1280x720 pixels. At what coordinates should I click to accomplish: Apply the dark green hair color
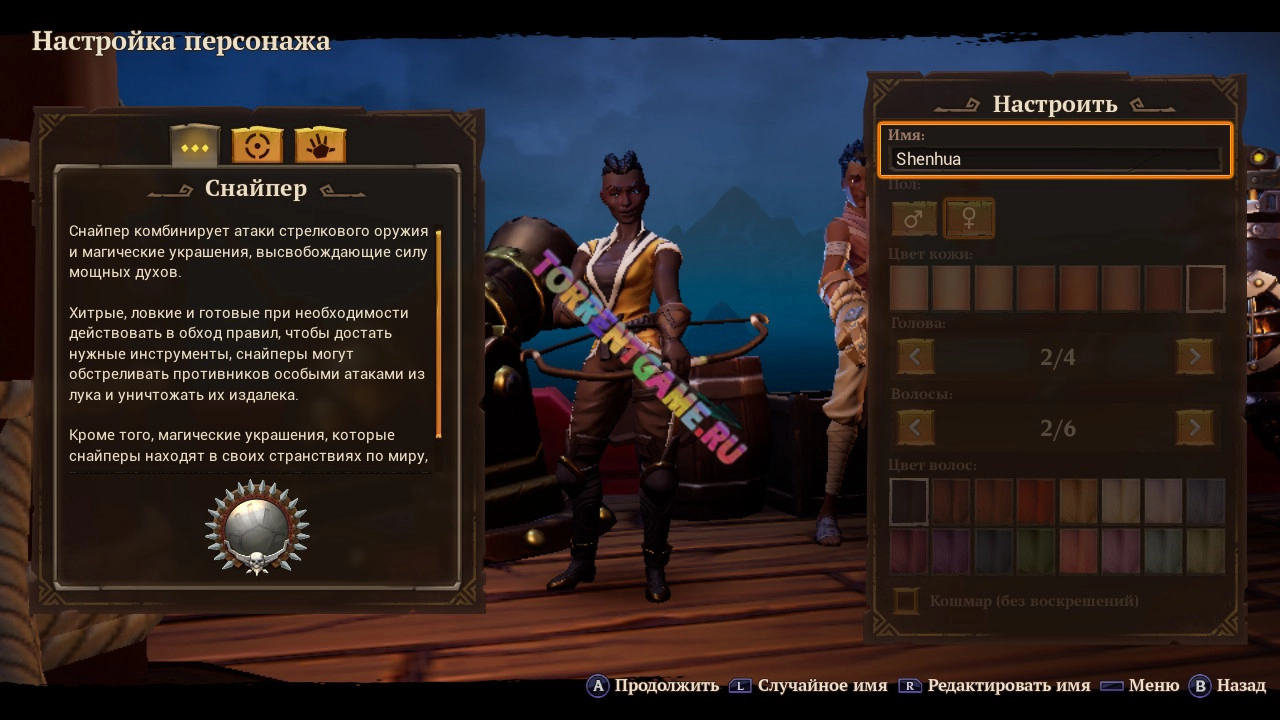click(1036, 551)
